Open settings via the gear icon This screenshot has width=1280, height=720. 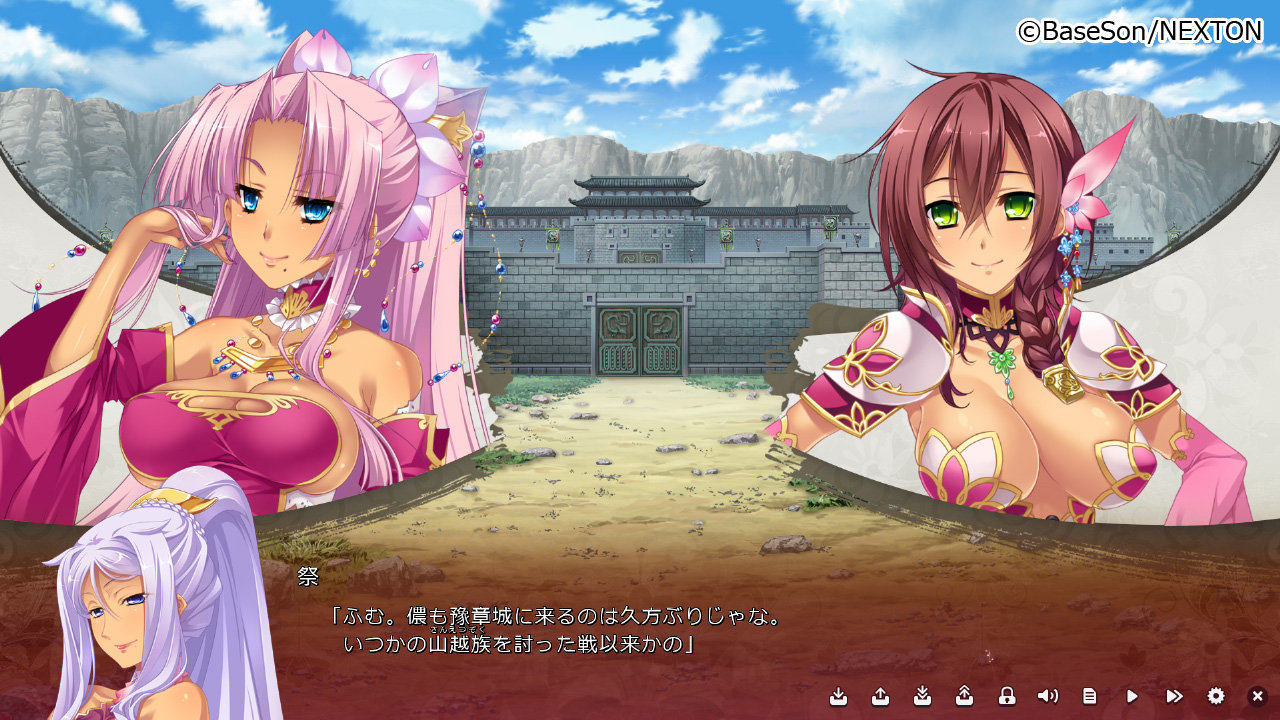point(1216,696)
